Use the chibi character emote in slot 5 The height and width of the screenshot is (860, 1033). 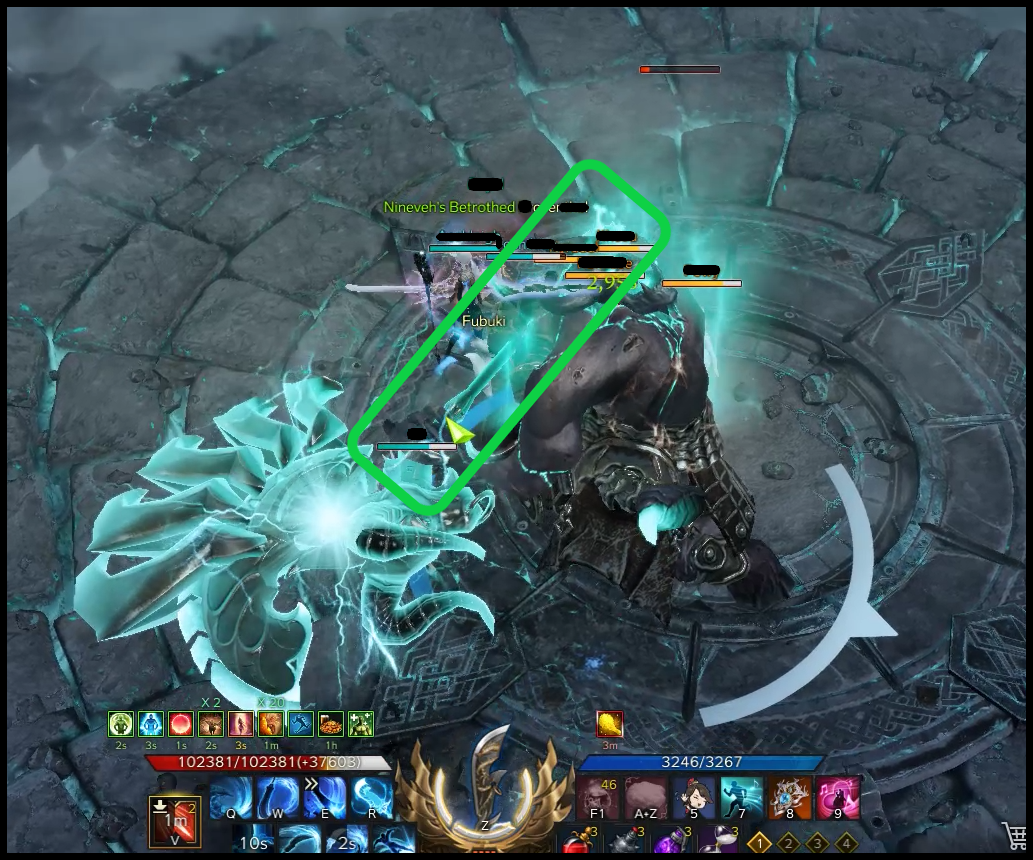[693, 798]
